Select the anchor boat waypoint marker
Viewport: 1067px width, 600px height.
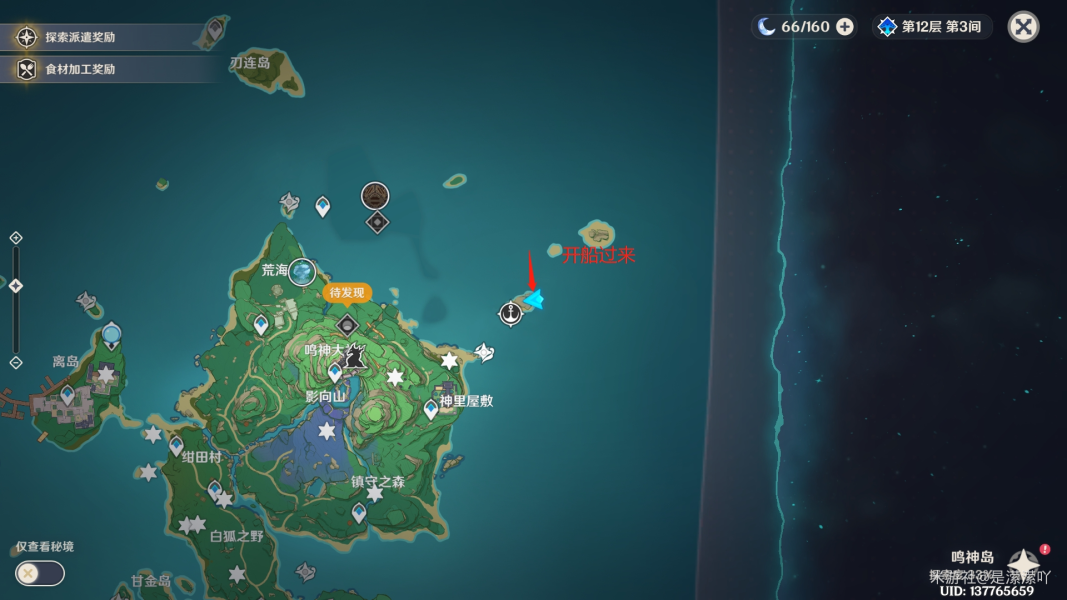coord(511,314)
